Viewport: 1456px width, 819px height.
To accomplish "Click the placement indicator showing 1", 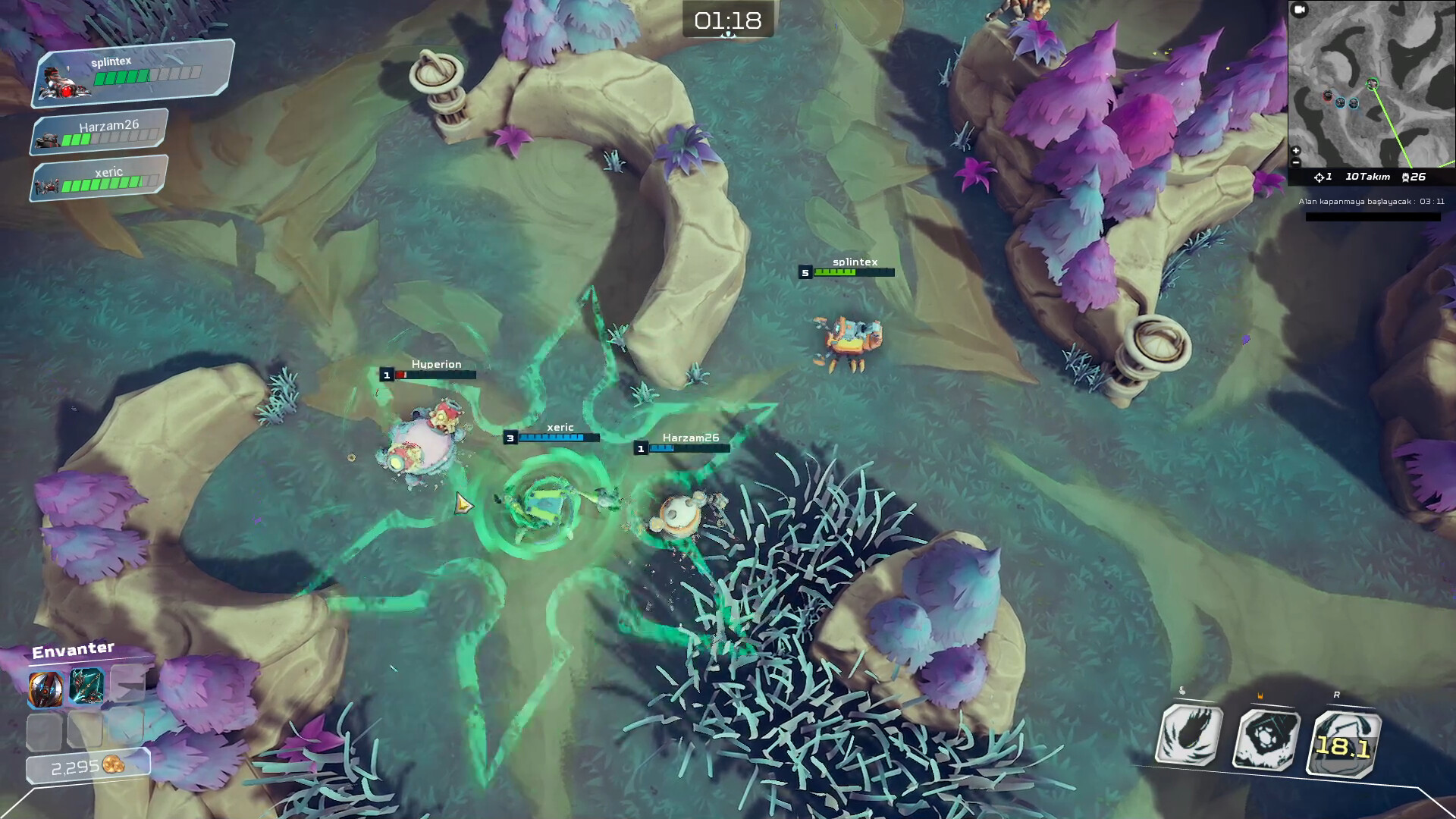I will (x=1324, y=176).
